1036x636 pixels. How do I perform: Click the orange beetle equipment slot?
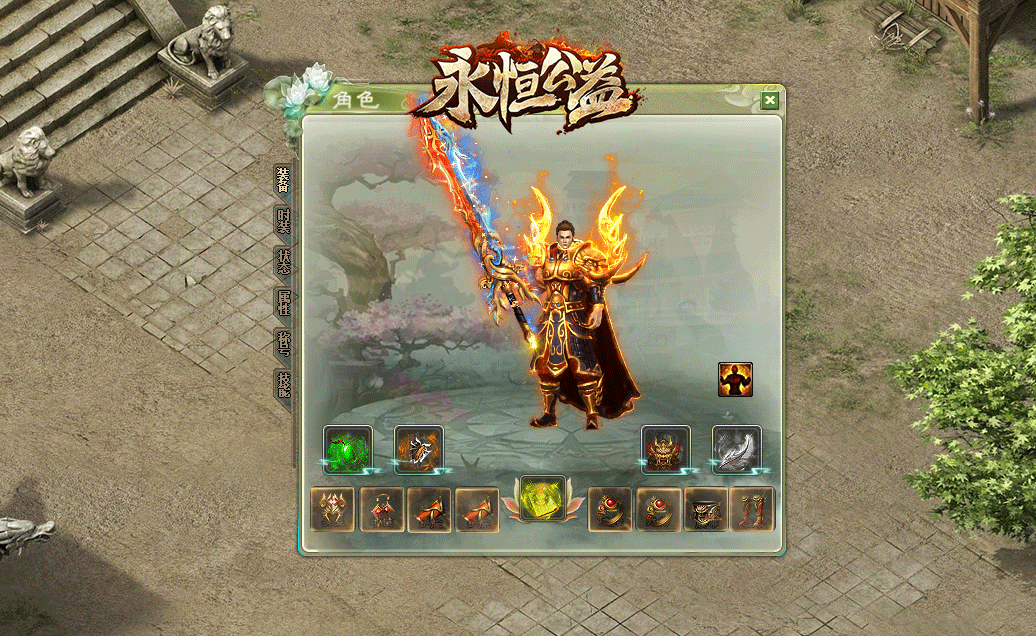[x=418, y=449]
